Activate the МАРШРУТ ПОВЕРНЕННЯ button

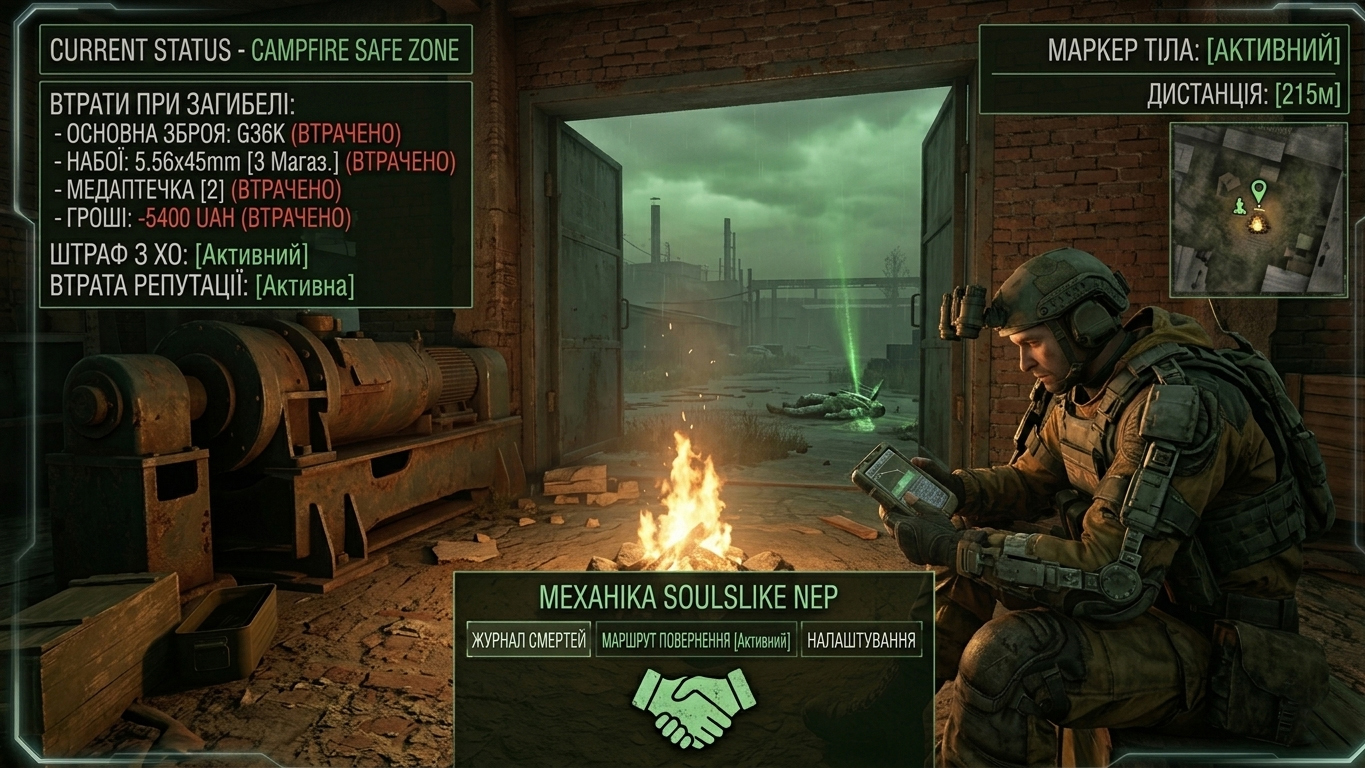point(696,640)
